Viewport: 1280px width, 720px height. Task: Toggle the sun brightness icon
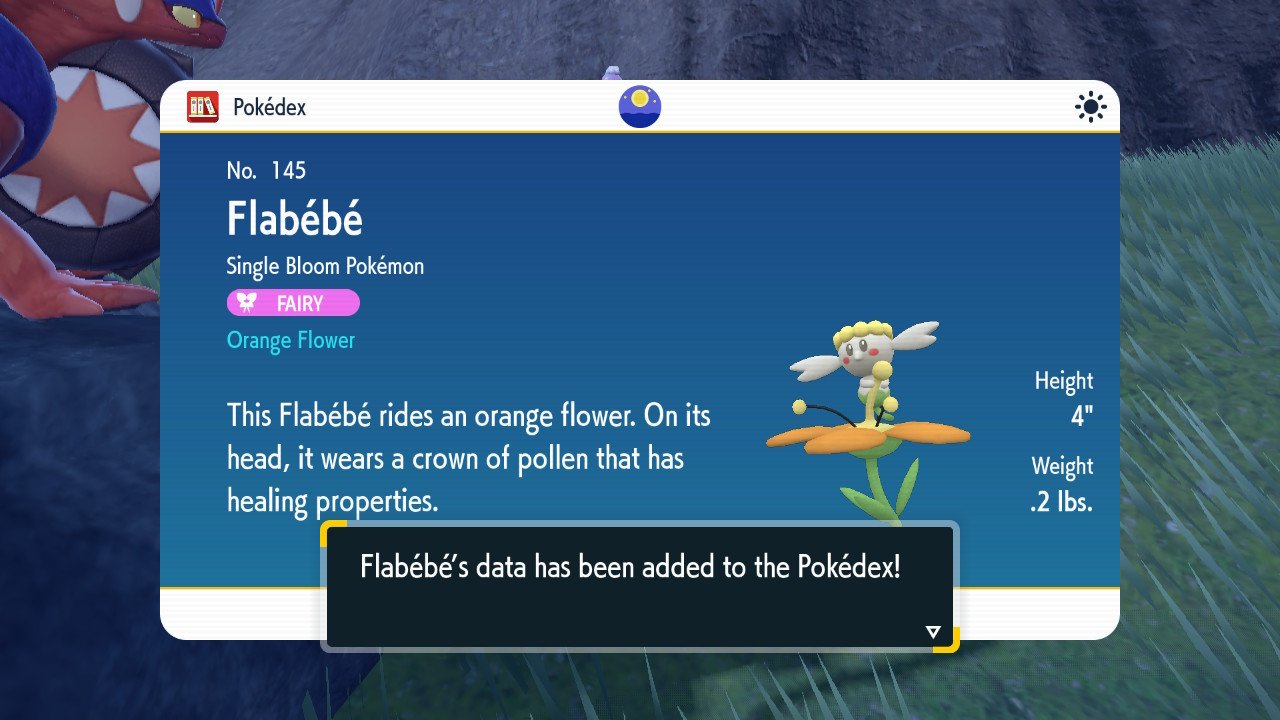pos(1090,107)
